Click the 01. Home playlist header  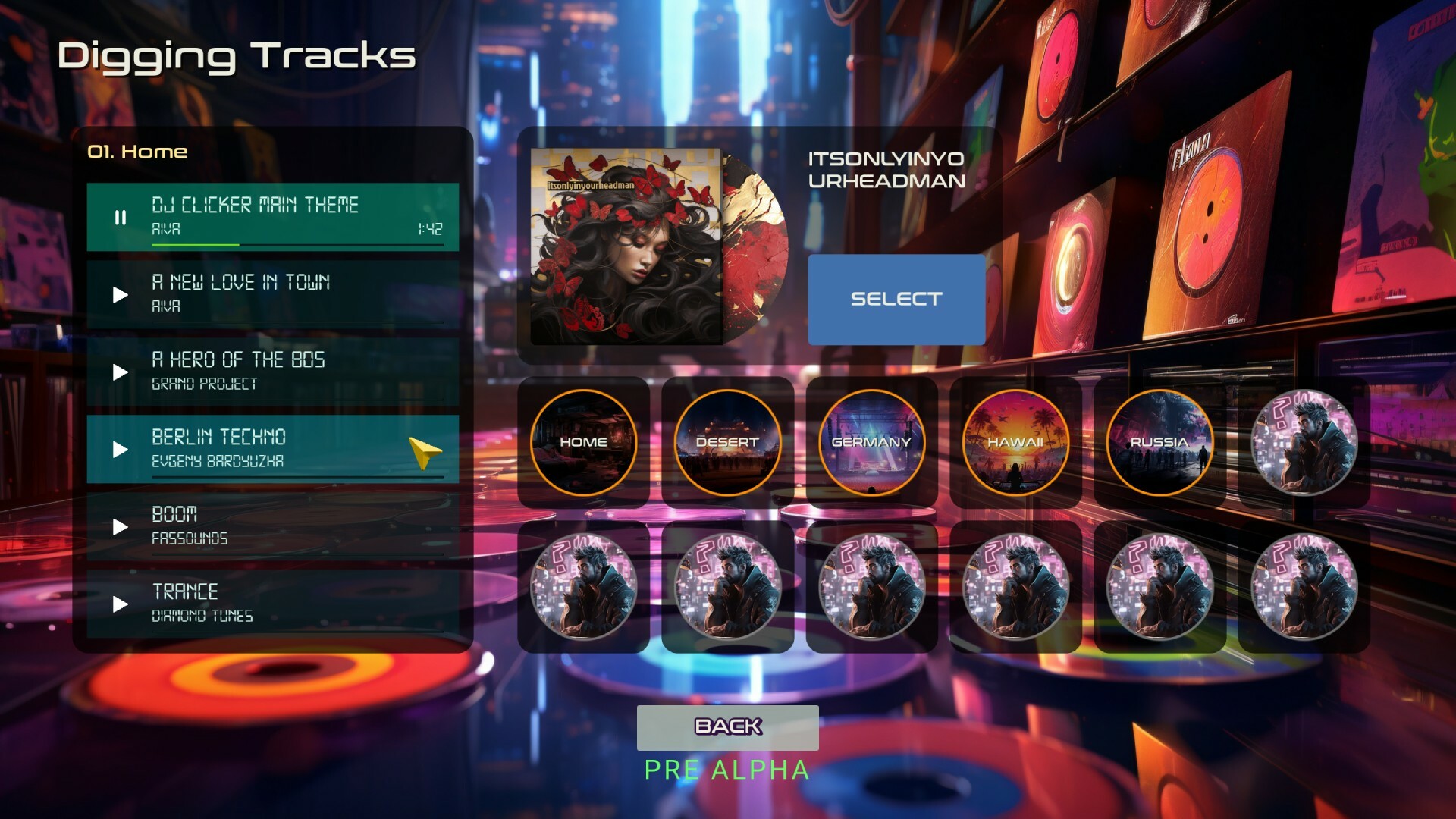pyautogui.click(x=136, y=151)
